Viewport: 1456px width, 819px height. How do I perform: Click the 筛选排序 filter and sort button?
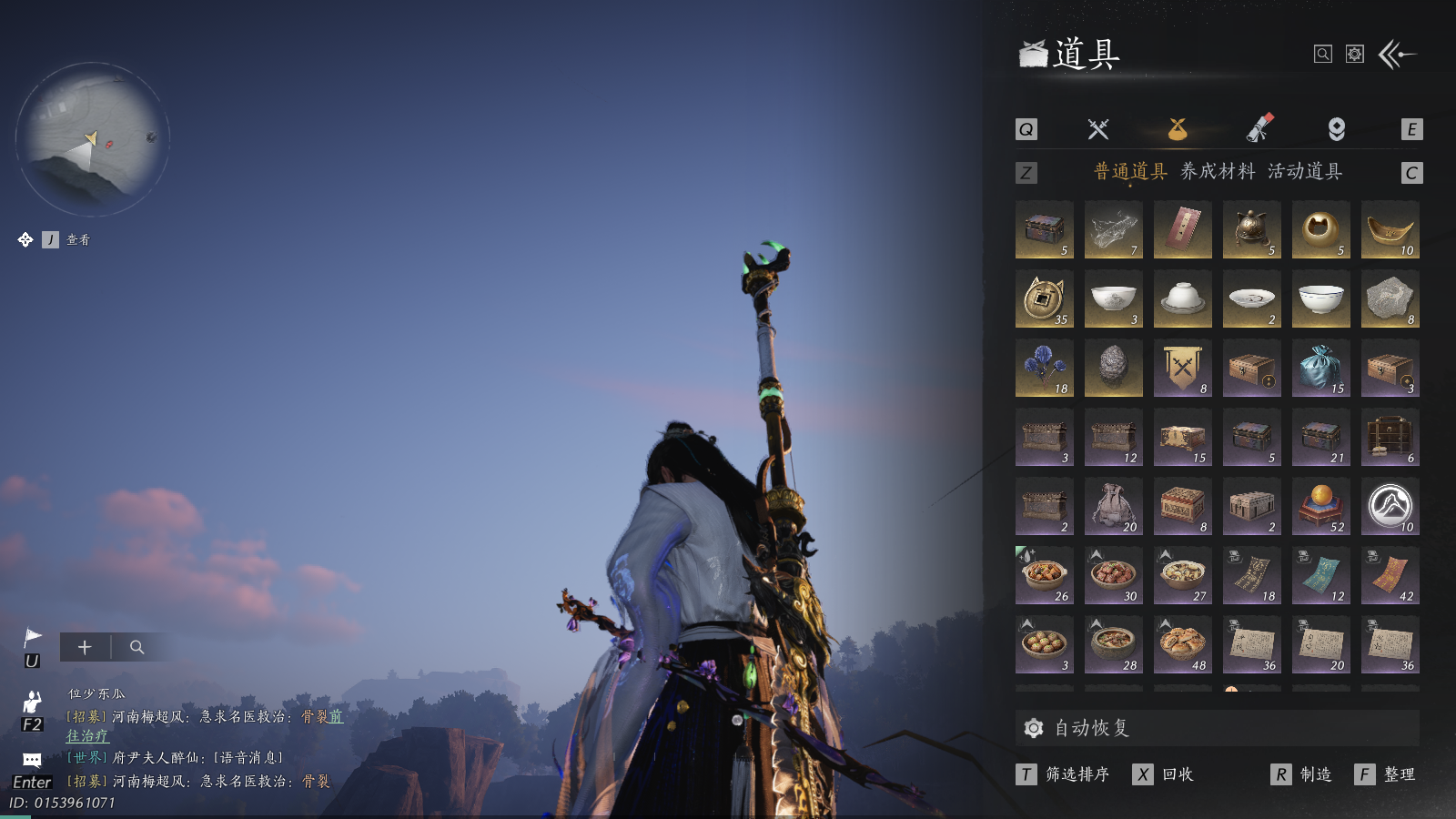tap(1077, 774)
